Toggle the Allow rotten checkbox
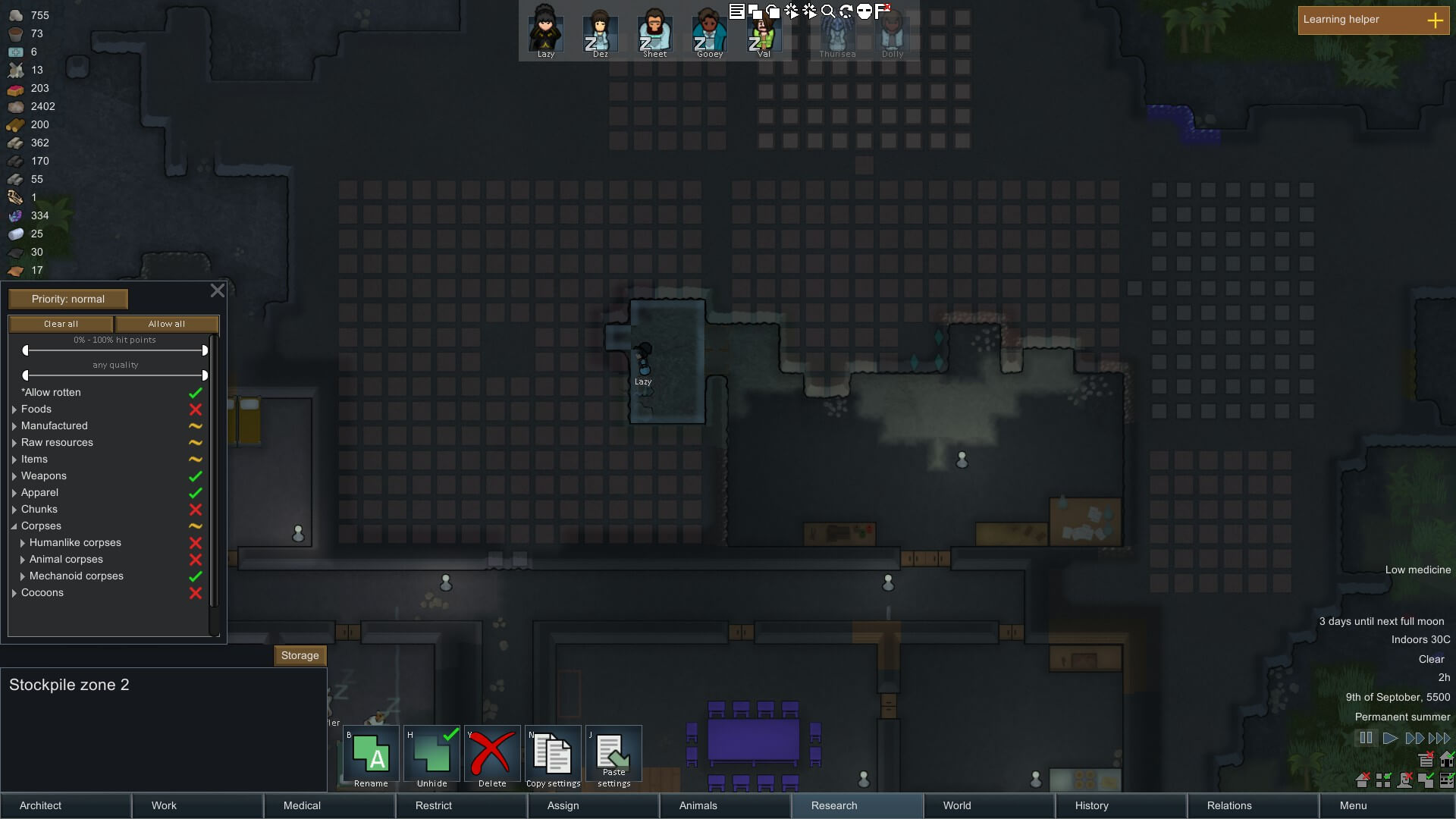Viewport: 1456px width, 819px height. coord(195,393)
